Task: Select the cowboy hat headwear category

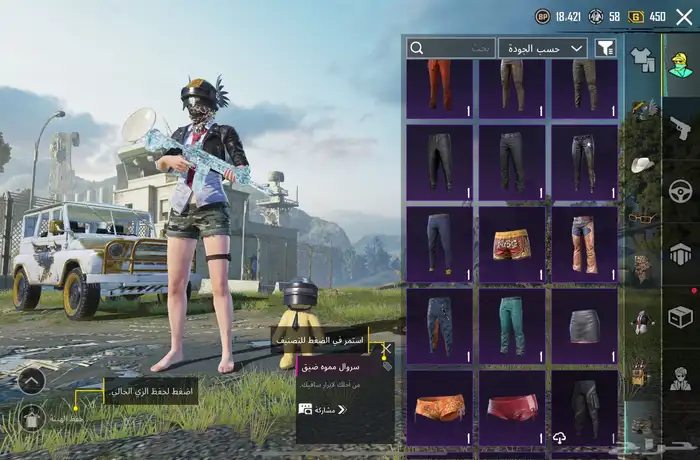Action: [642, 164]
